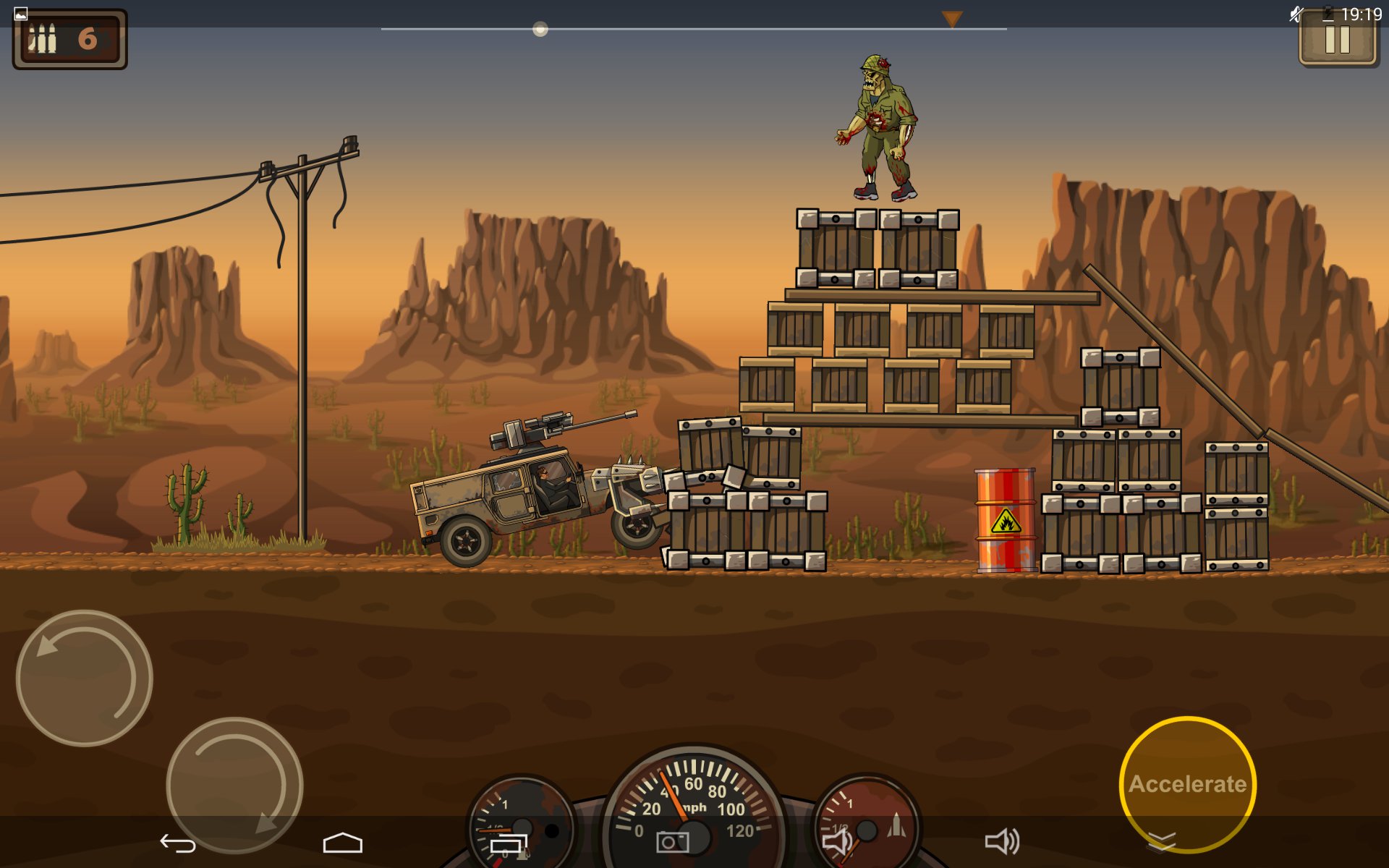
Task: Lower the volume with the small speaker icon
Action: 838,841
